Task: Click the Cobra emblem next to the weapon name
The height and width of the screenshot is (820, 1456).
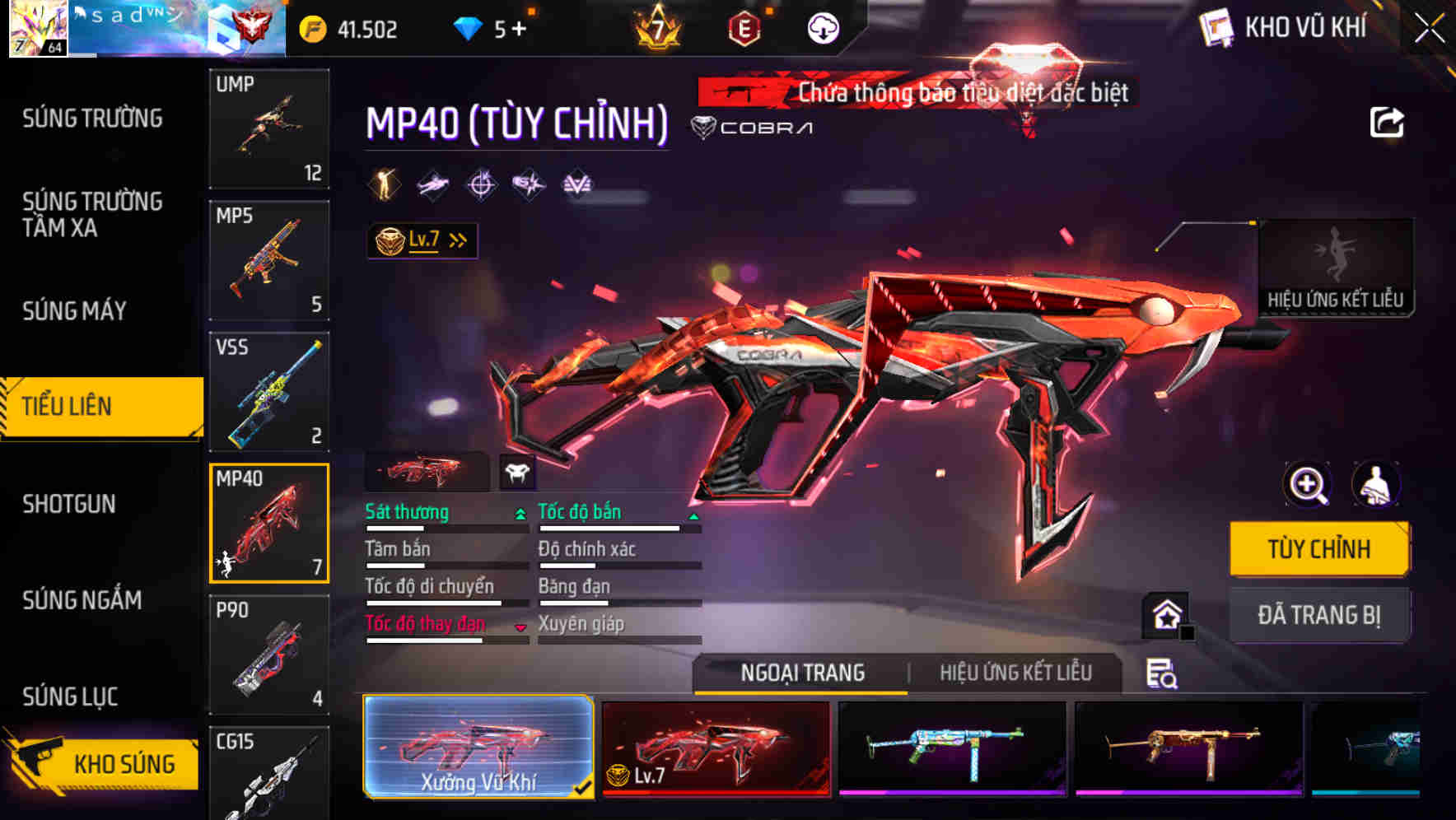Action: tap(704, 127)
